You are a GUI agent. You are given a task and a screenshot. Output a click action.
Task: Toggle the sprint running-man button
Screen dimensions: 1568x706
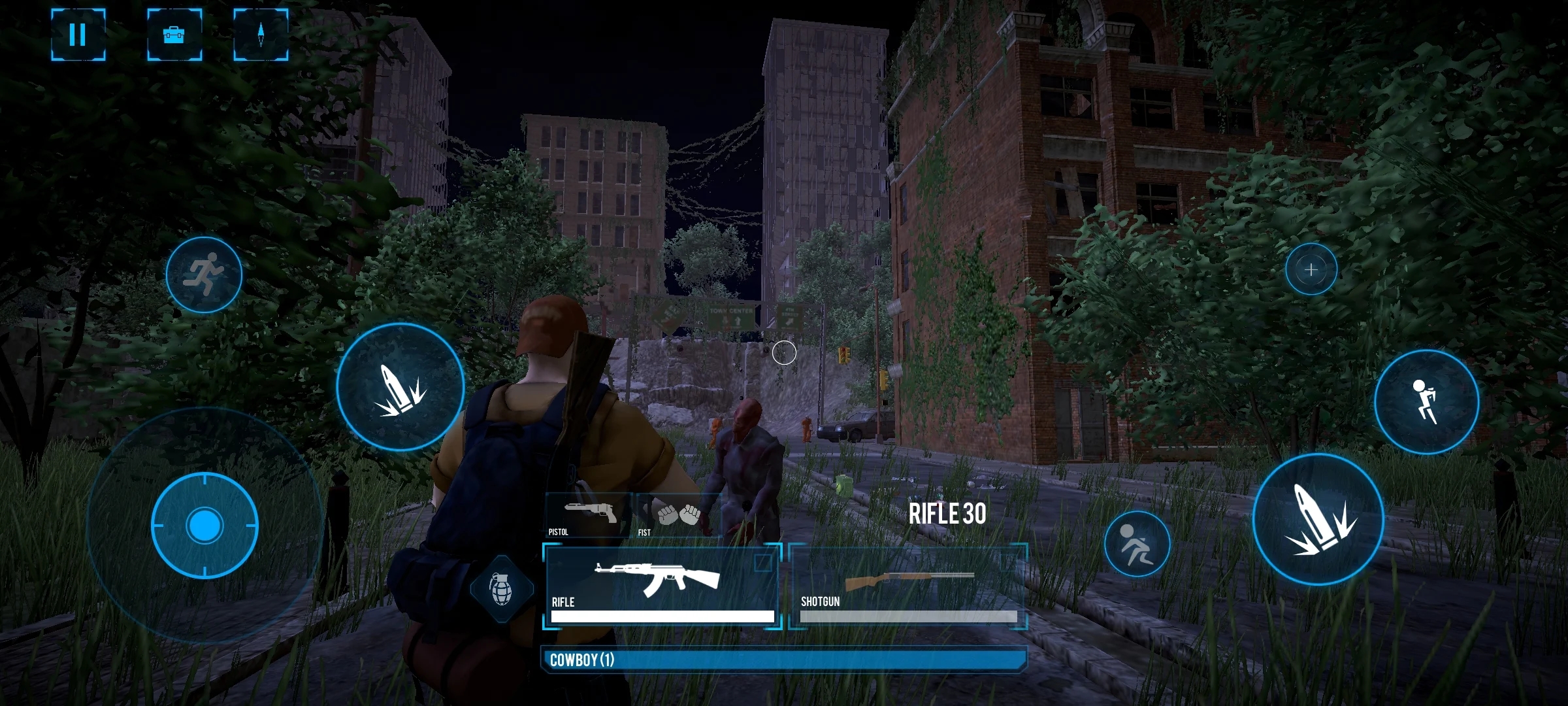pos(204,275)
